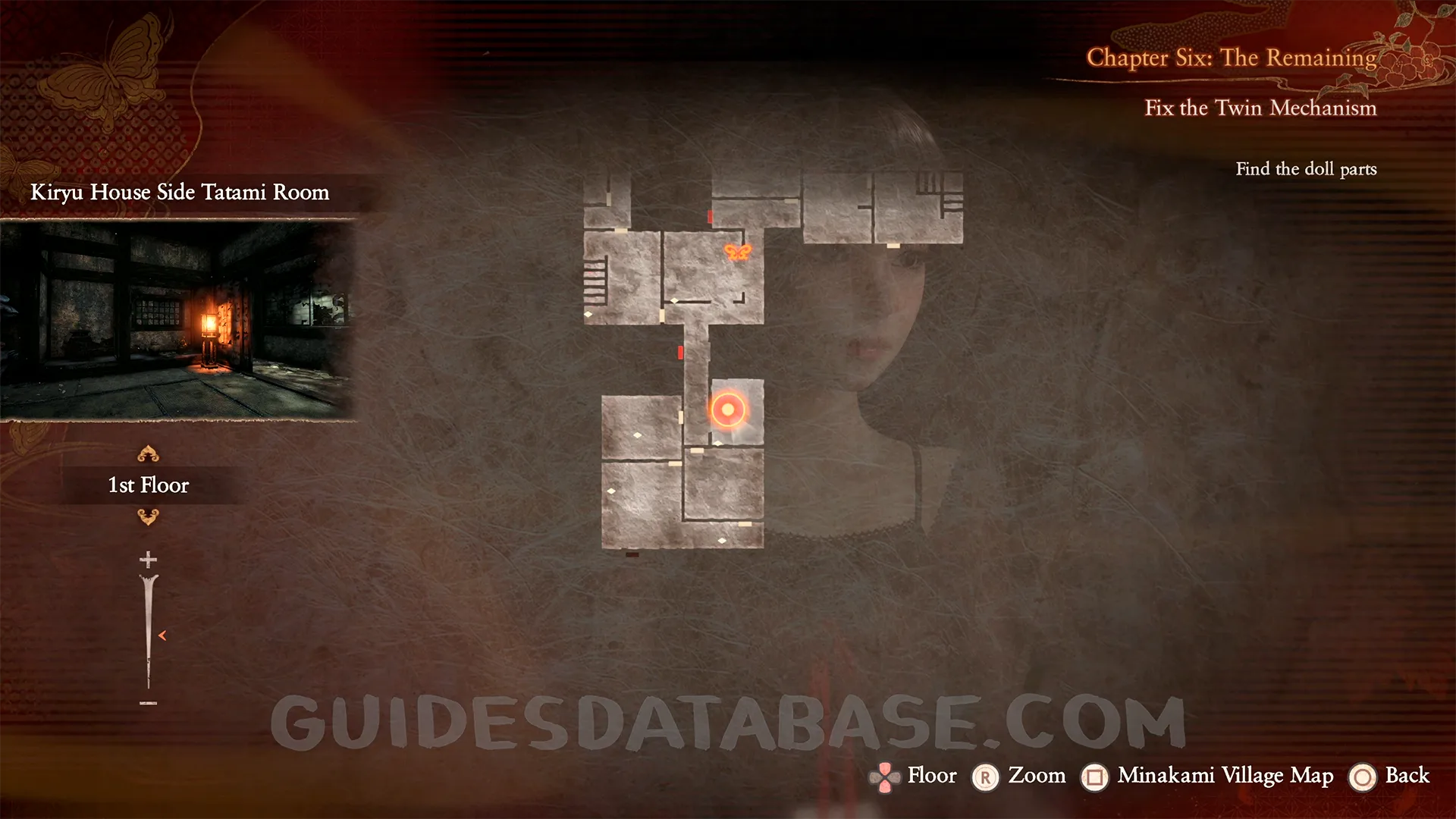
Task: Go up a floor with the up arrow
Action: 148,454
